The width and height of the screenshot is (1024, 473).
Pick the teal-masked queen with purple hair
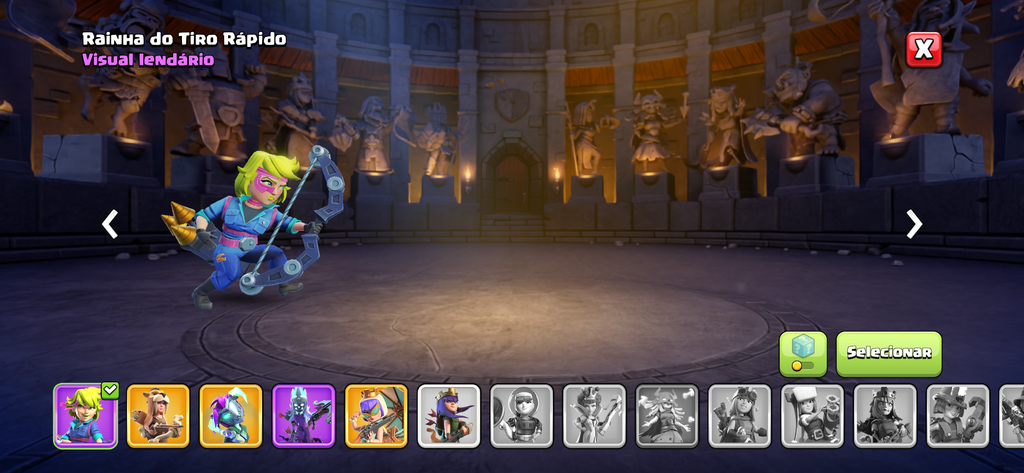point(231,415)
